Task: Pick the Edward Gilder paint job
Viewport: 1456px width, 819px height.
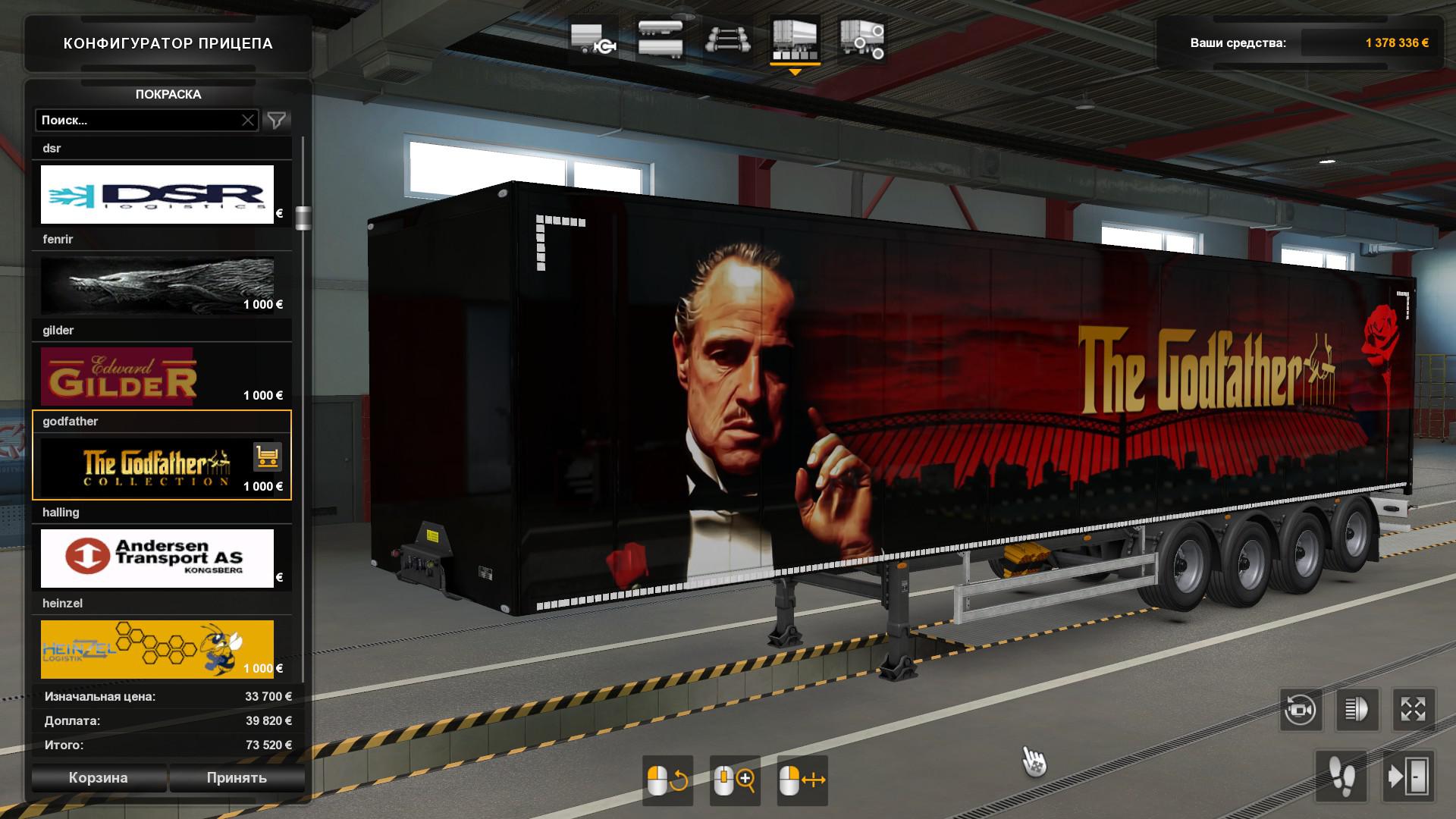Action: pos(157,376)
